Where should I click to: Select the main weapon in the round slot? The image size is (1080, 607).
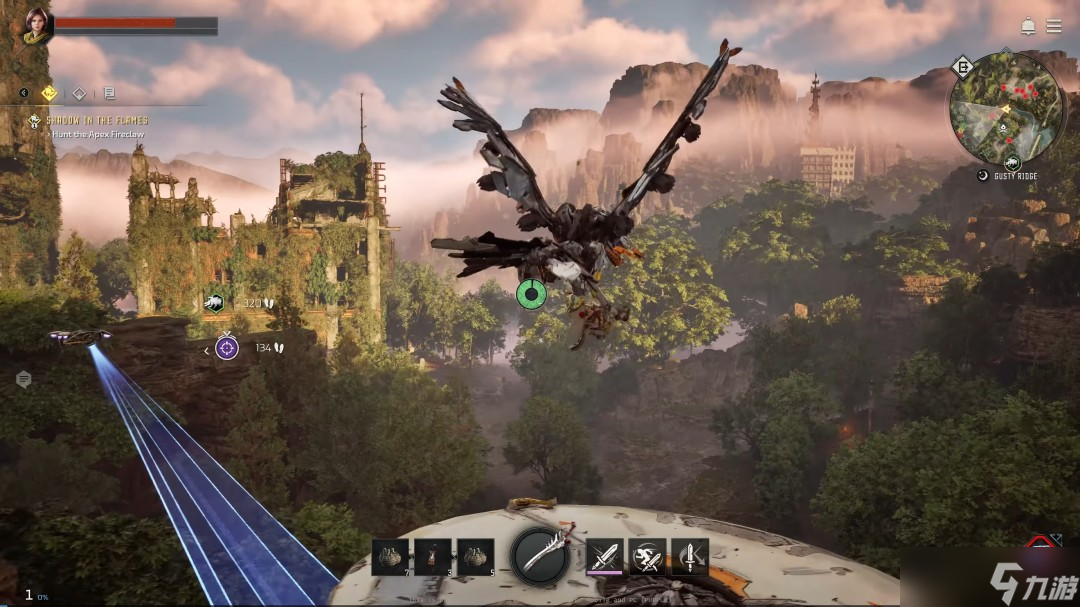tap(541, 556)
